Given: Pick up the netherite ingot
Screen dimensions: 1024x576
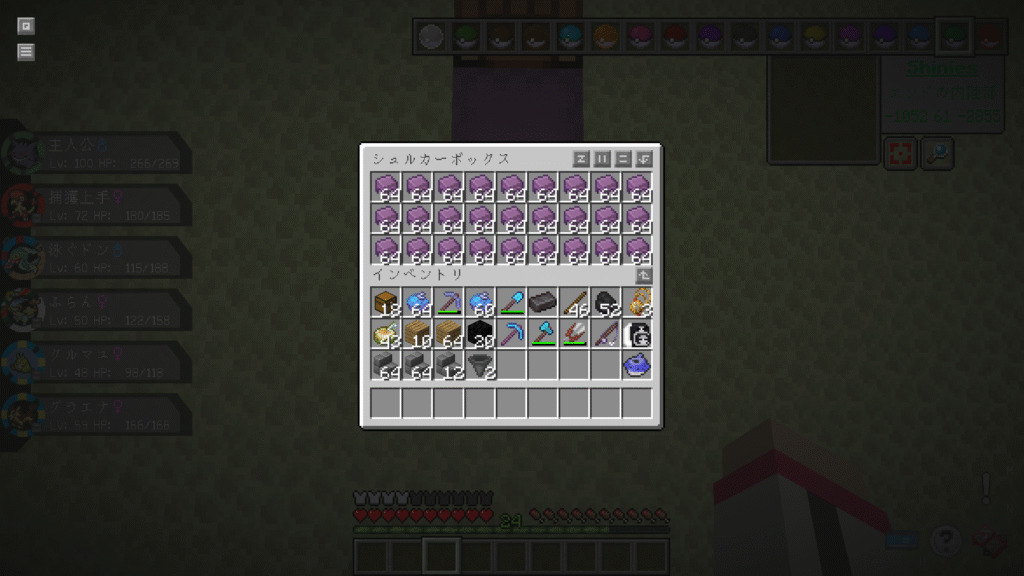Looking at the screenshot, I should 543,303.
